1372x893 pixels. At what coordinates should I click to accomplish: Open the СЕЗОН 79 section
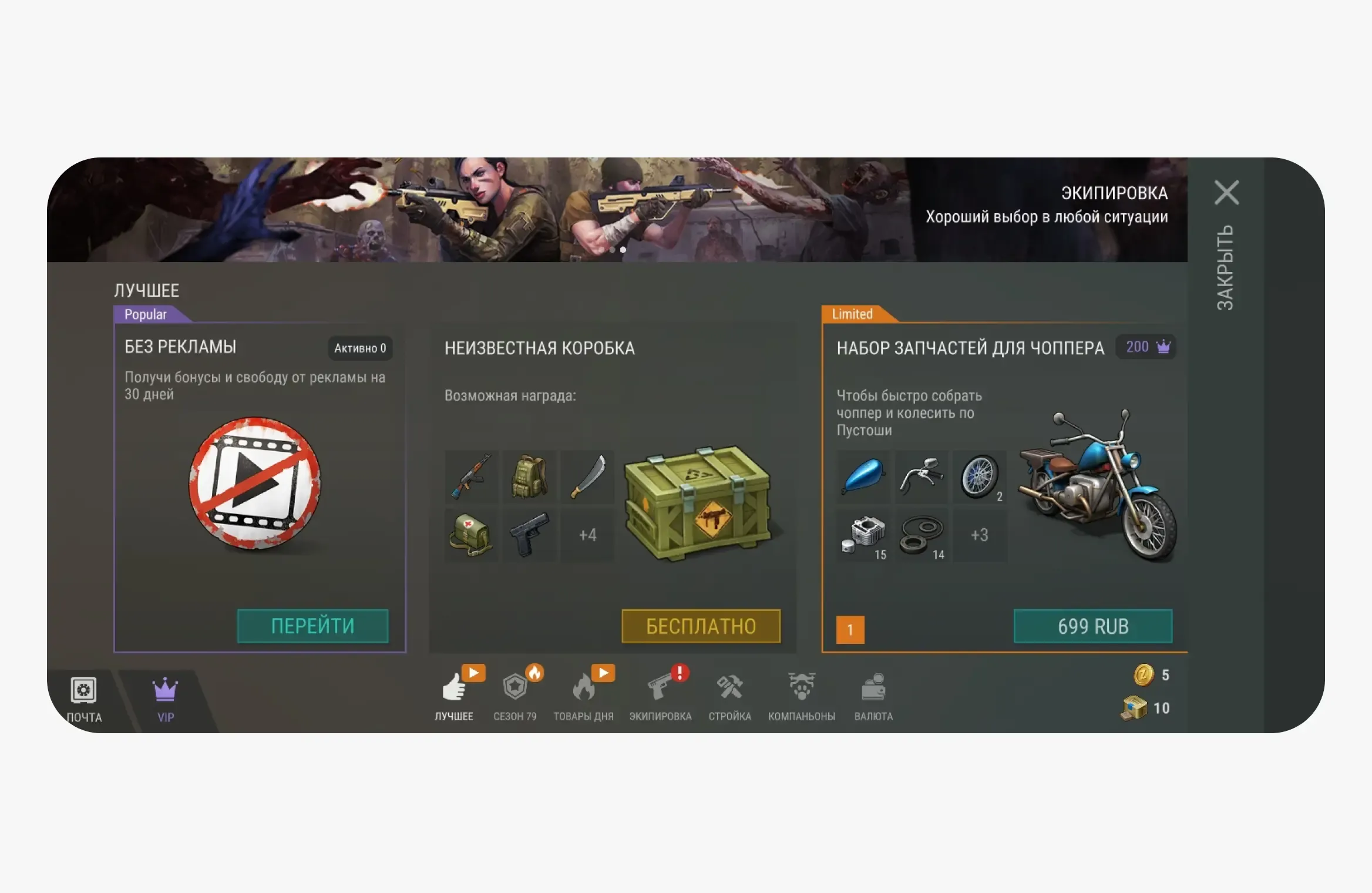pos(516,693)
